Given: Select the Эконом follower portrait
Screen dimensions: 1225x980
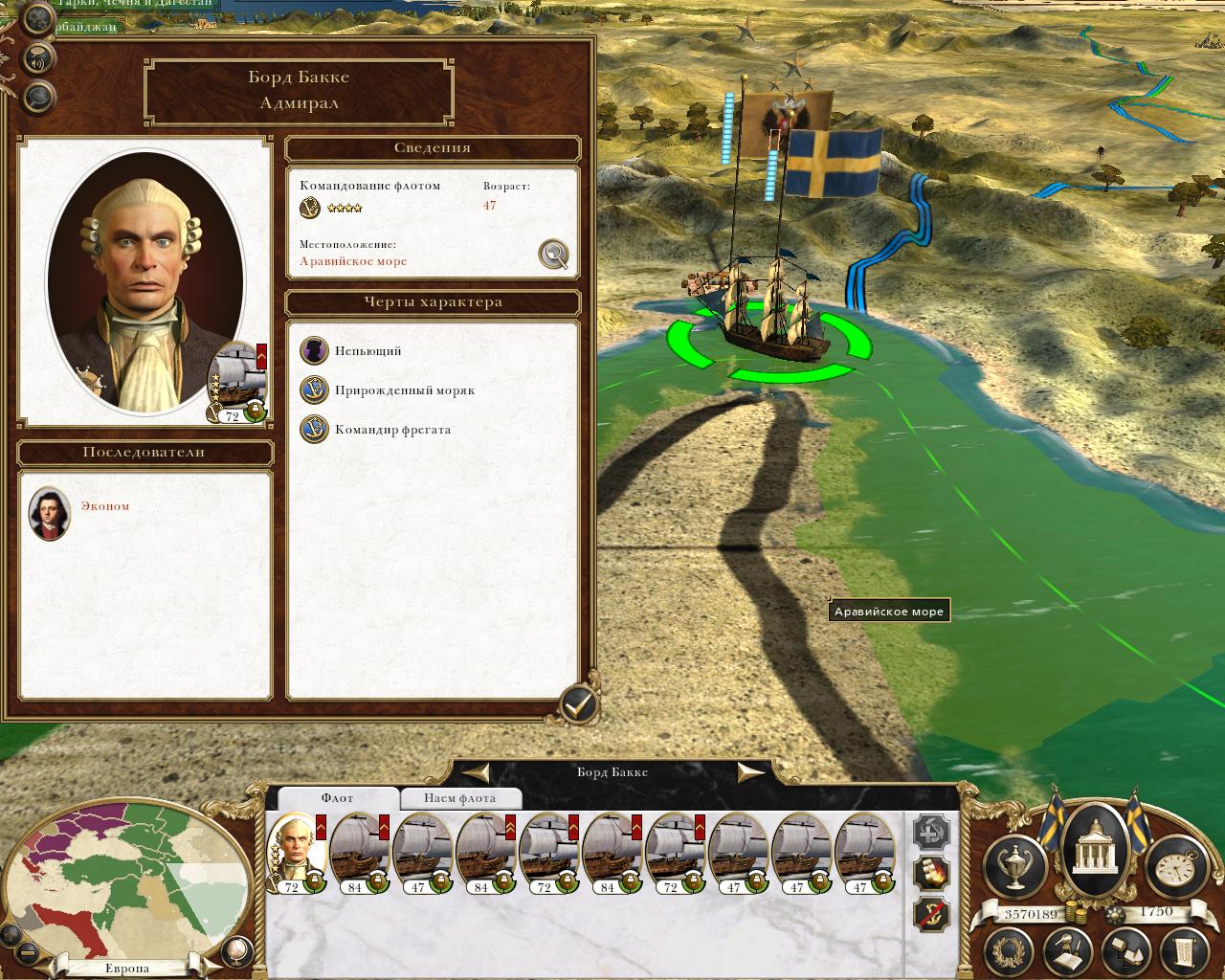Looking at the screenshot, I should pyautogui.click(x=49, y=513).
